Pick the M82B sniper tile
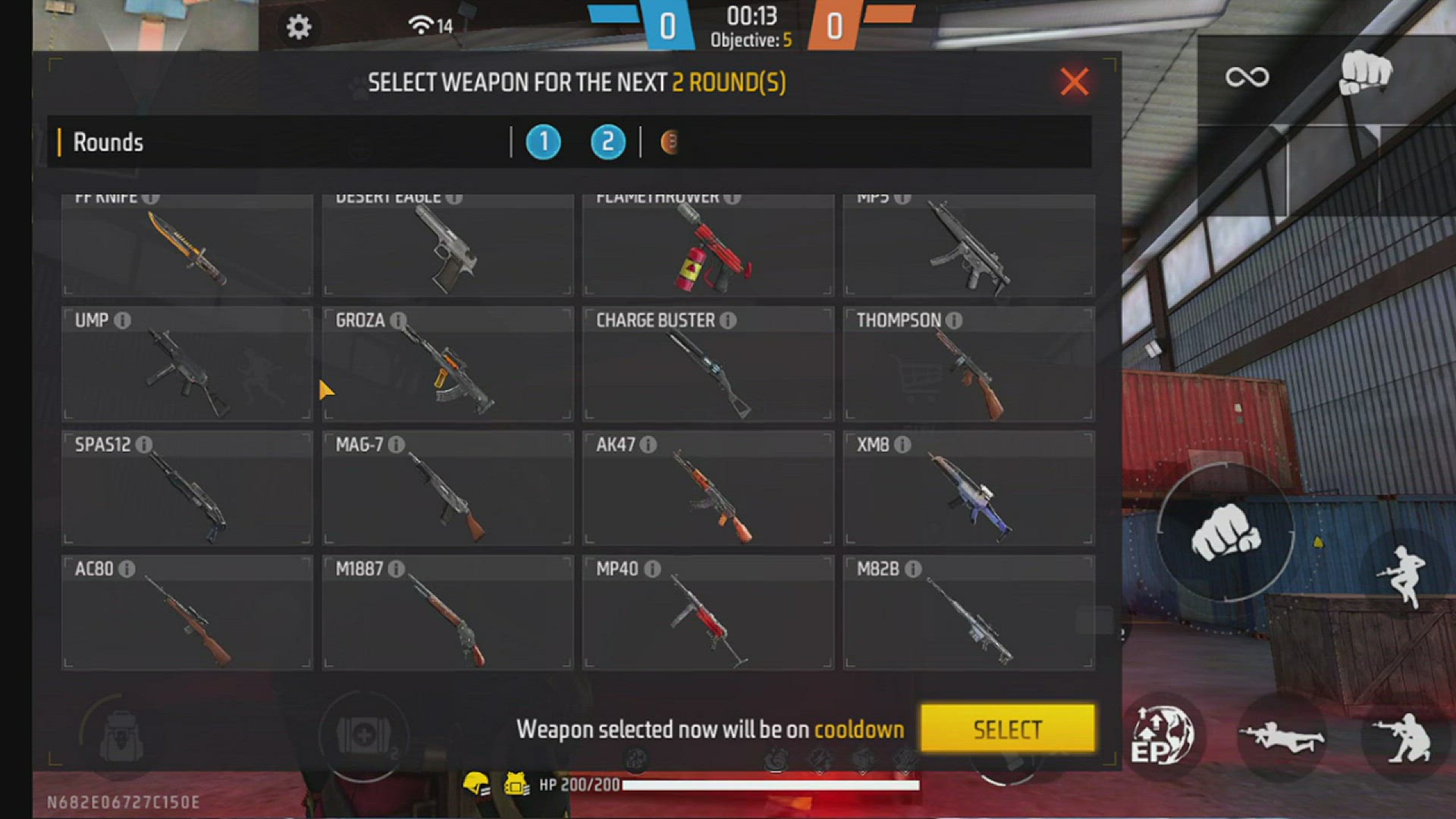 tap(968, 613)
